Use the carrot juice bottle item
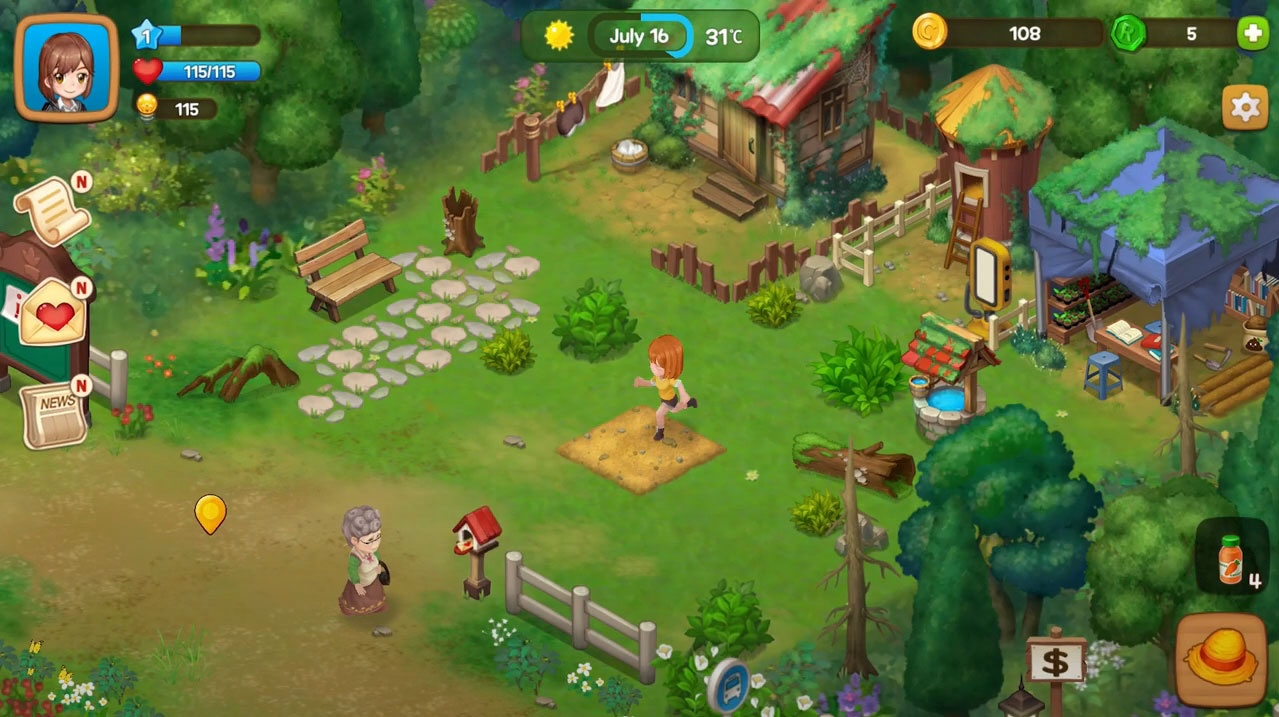 (x=1232, y=557)
